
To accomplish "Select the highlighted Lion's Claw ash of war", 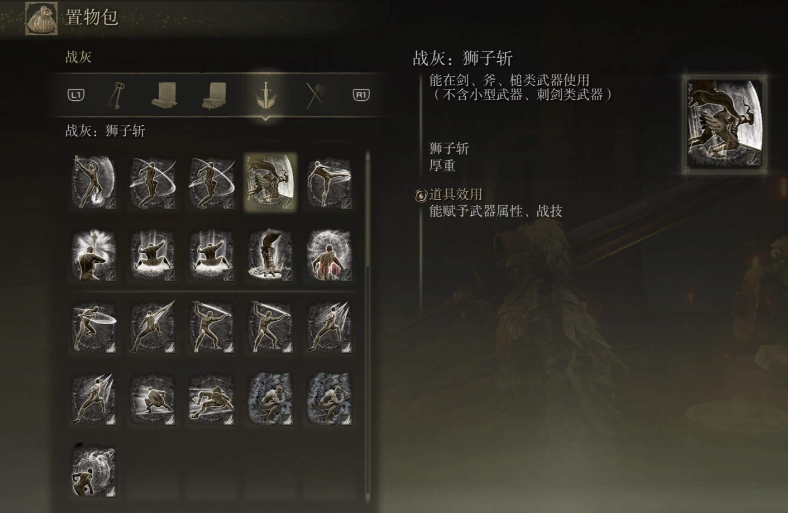I will [x=270, y=183].
